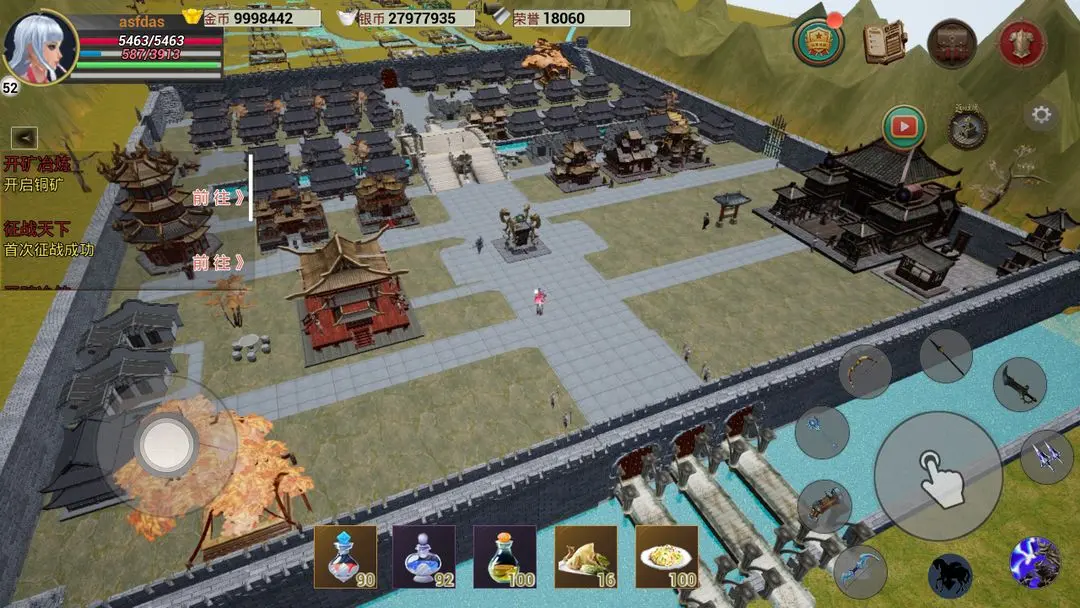The height and width of the screenshot is (608, 1080).
Task: Open the round compass map icon
Action: coord(967,128)
